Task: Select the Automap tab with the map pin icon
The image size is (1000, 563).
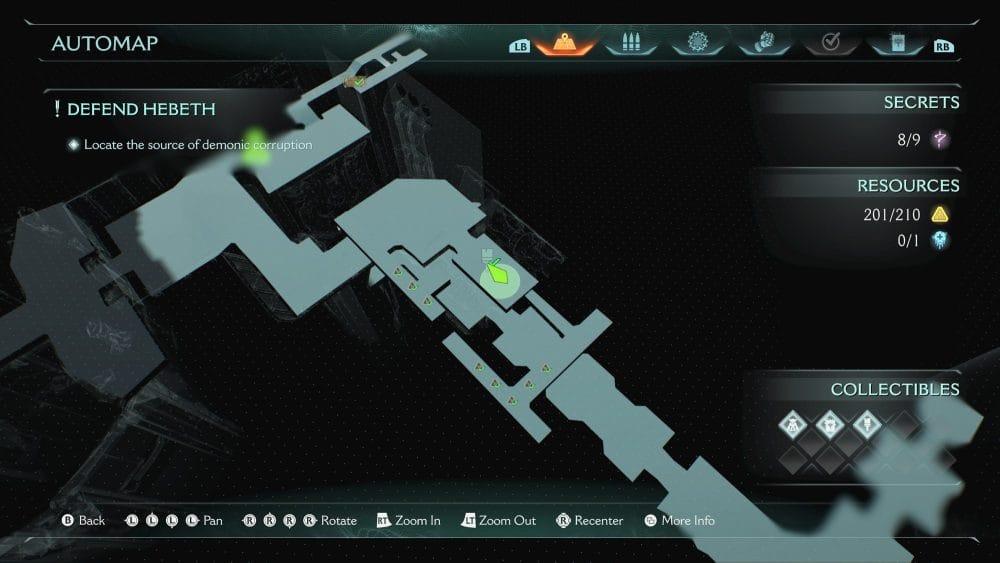Action: pos(565,43)
